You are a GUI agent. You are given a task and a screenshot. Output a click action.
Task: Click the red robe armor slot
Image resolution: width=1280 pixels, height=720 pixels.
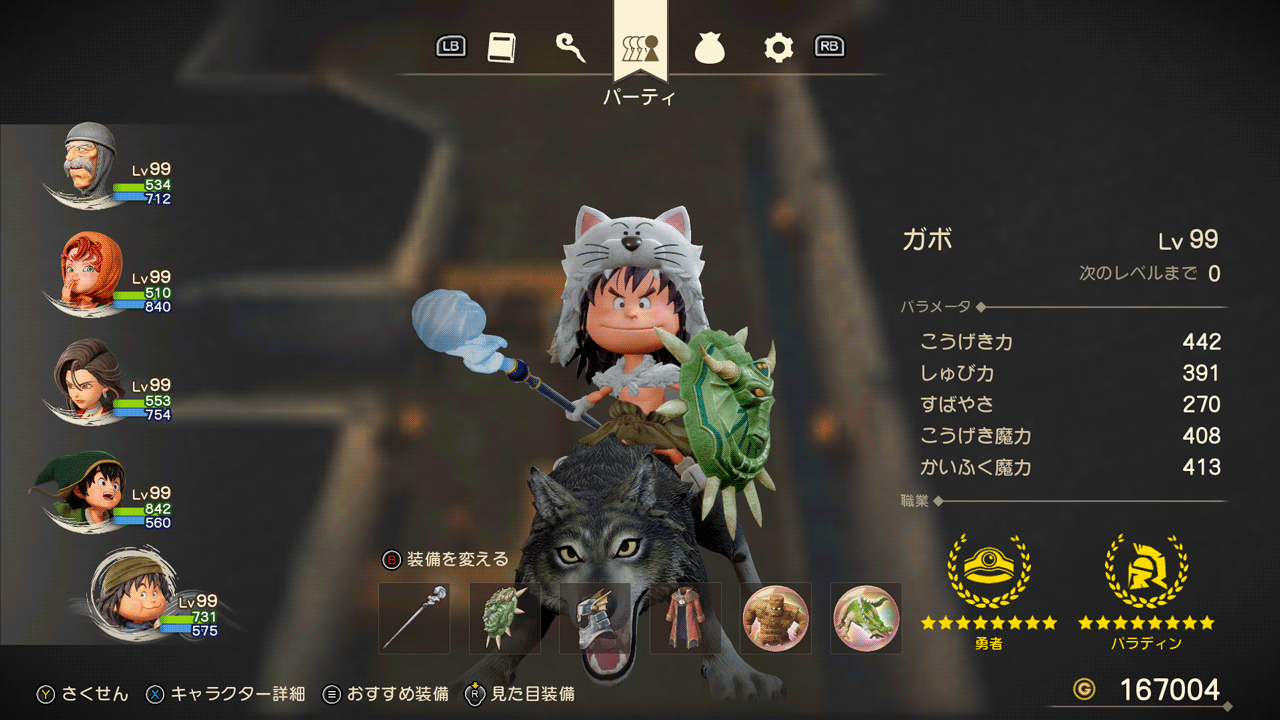pyautogui.click(x=685, y=619)
